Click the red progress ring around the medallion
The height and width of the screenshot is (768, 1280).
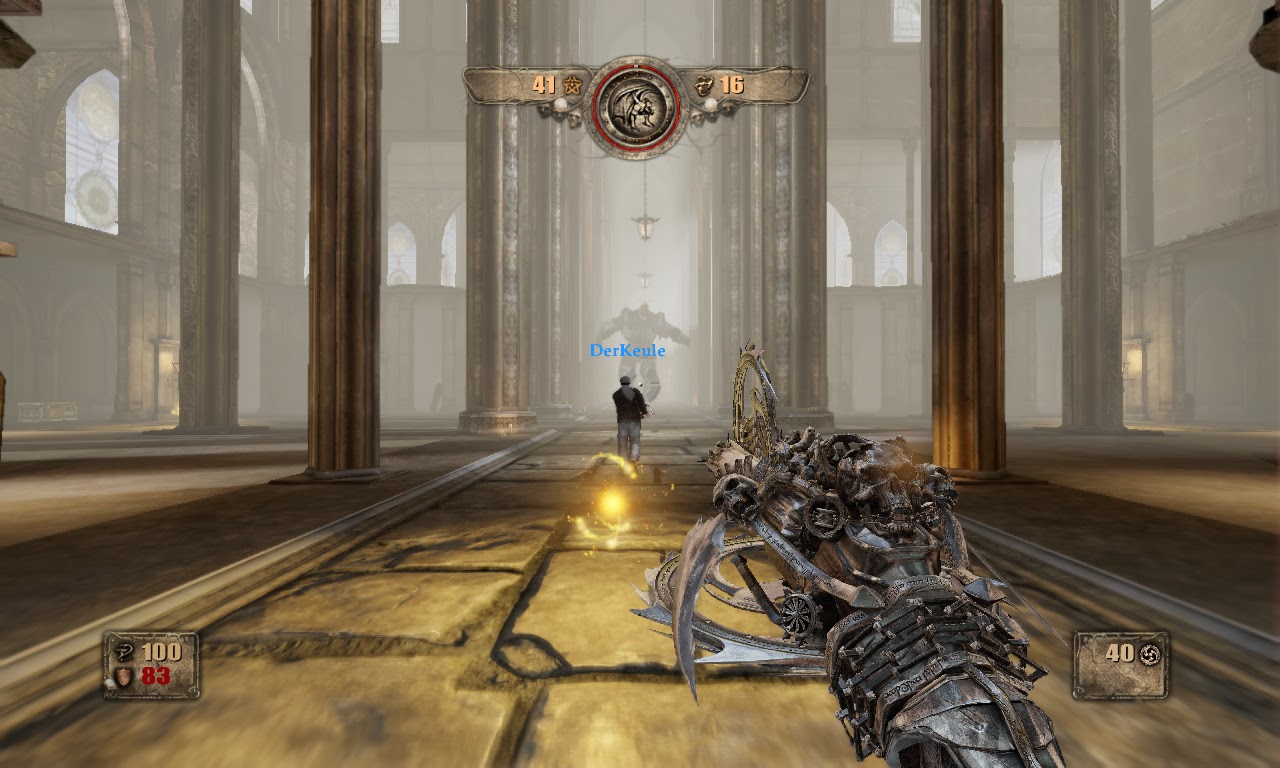tap(596, 108)
